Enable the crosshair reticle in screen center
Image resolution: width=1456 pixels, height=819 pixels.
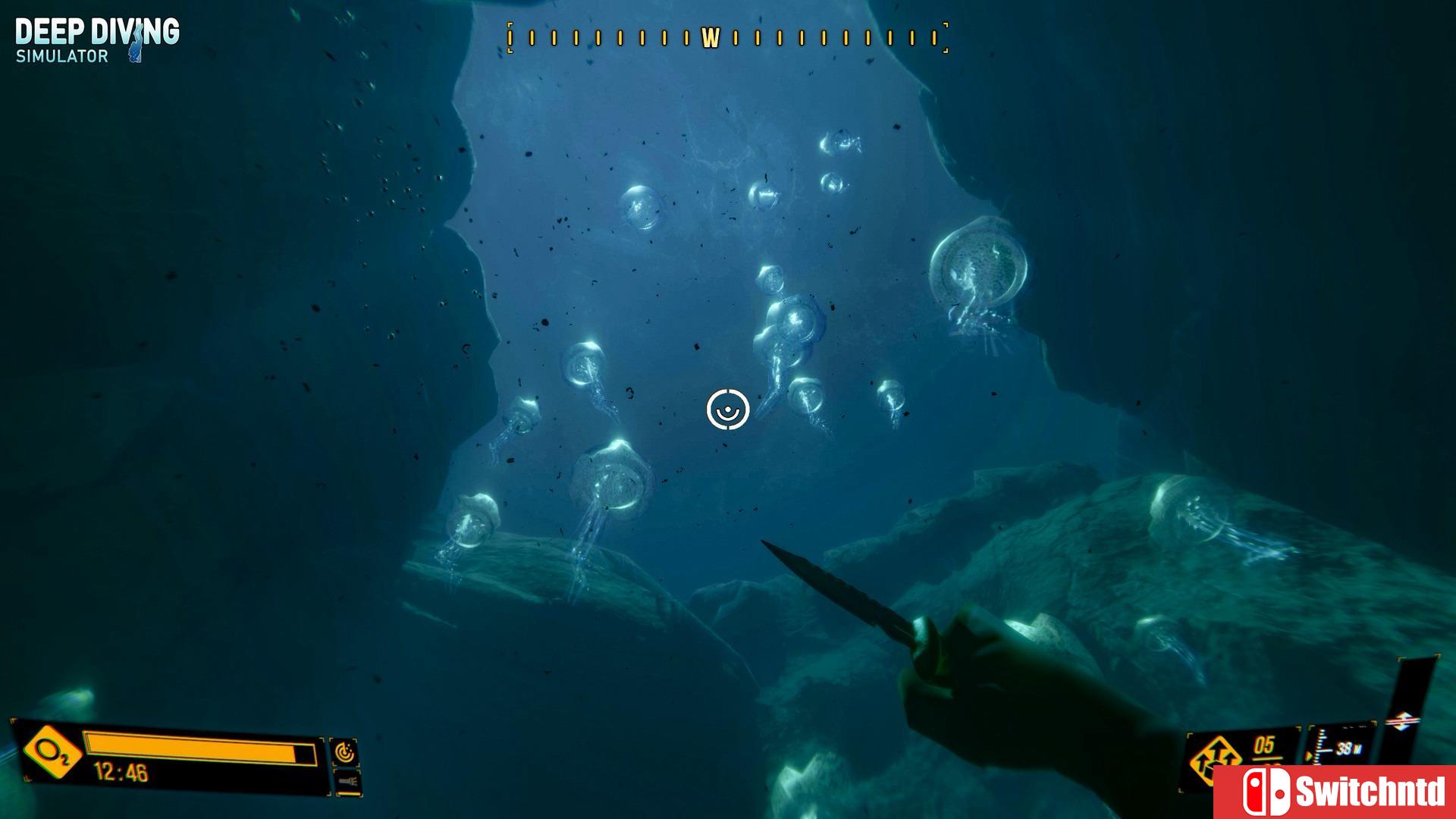726,409
